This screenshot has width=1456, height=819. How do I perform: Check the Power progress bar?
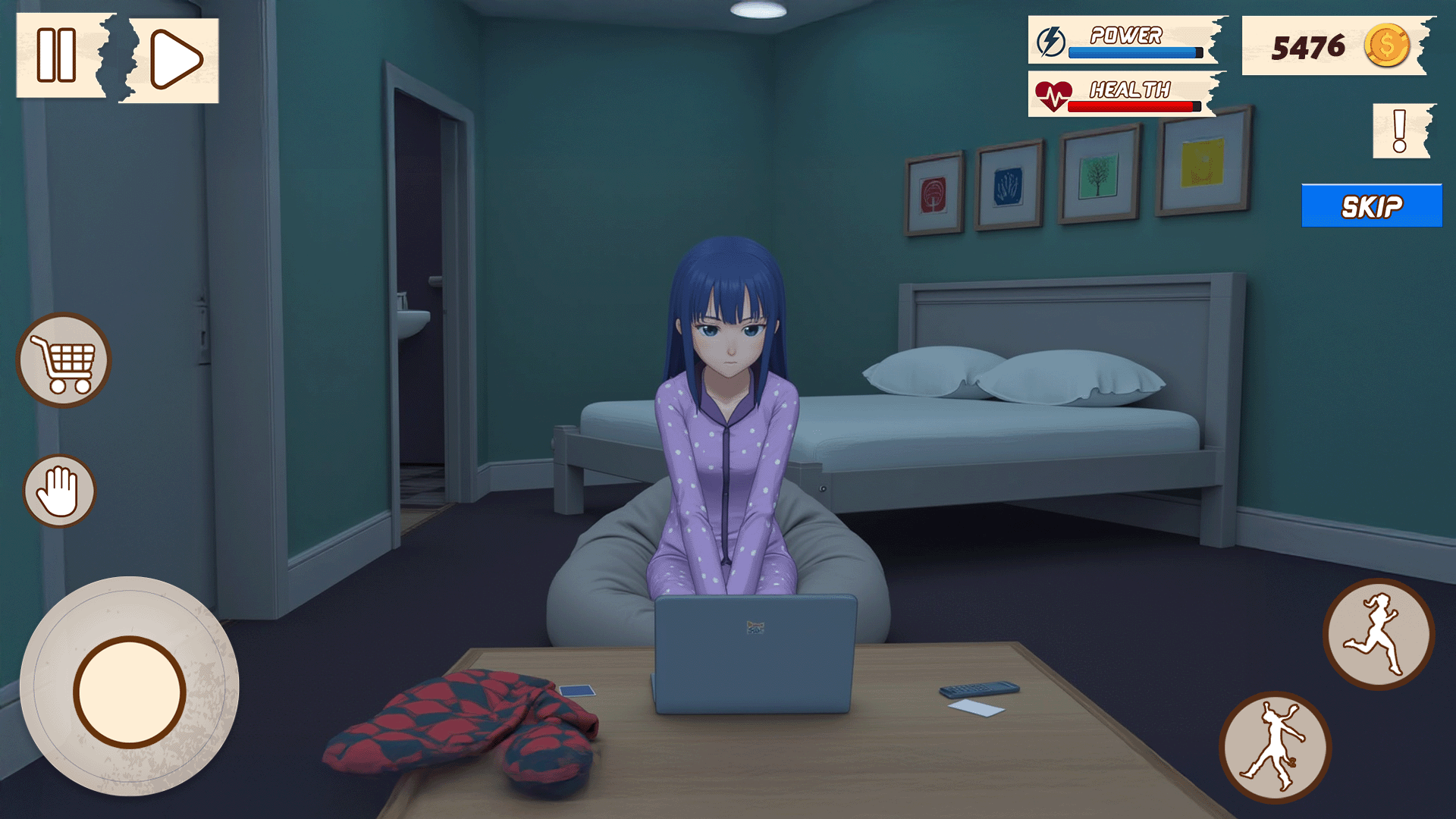coord(1135,52)
